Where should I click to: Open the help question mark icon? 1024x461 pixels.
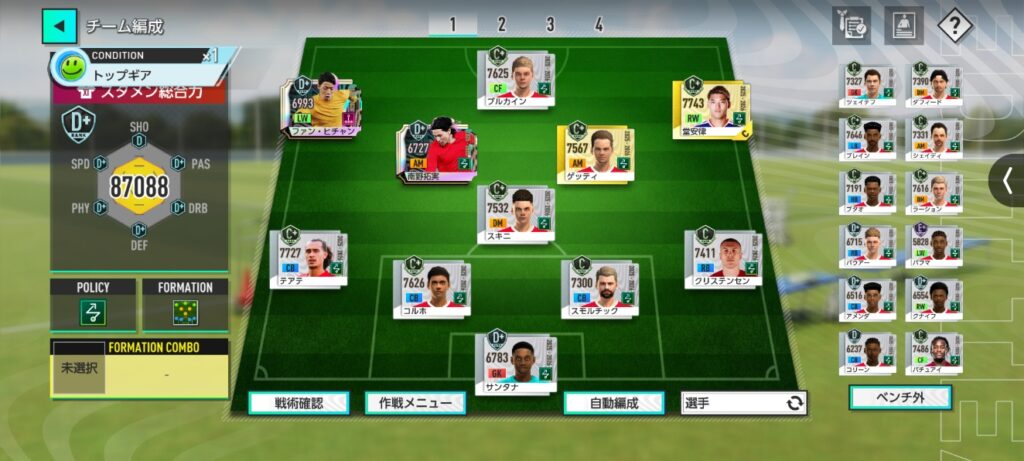pyautogui.click(x=955, y=25)
